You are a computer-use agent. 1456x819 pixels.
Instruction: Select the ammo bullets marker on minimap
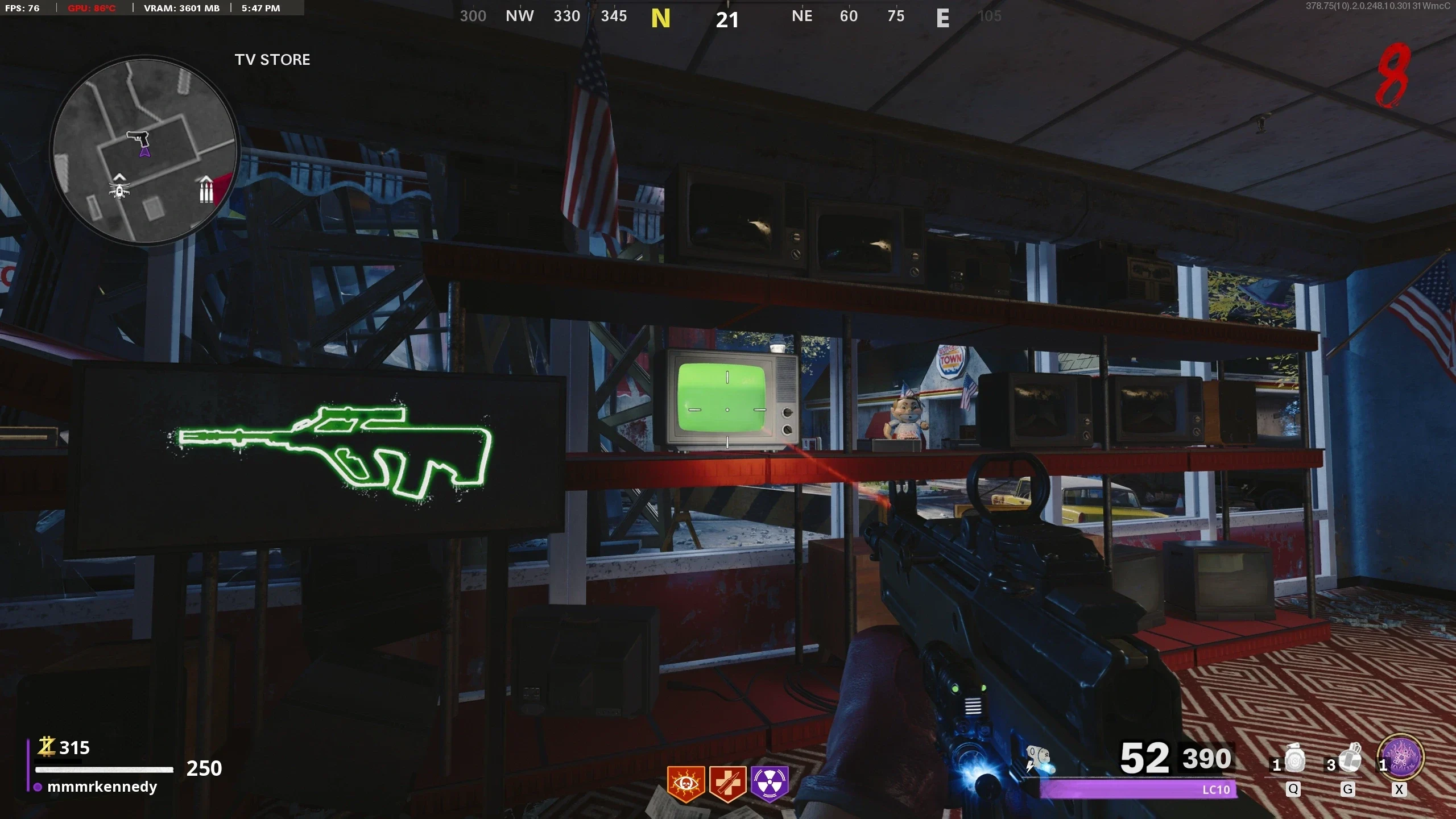[206, 189]
